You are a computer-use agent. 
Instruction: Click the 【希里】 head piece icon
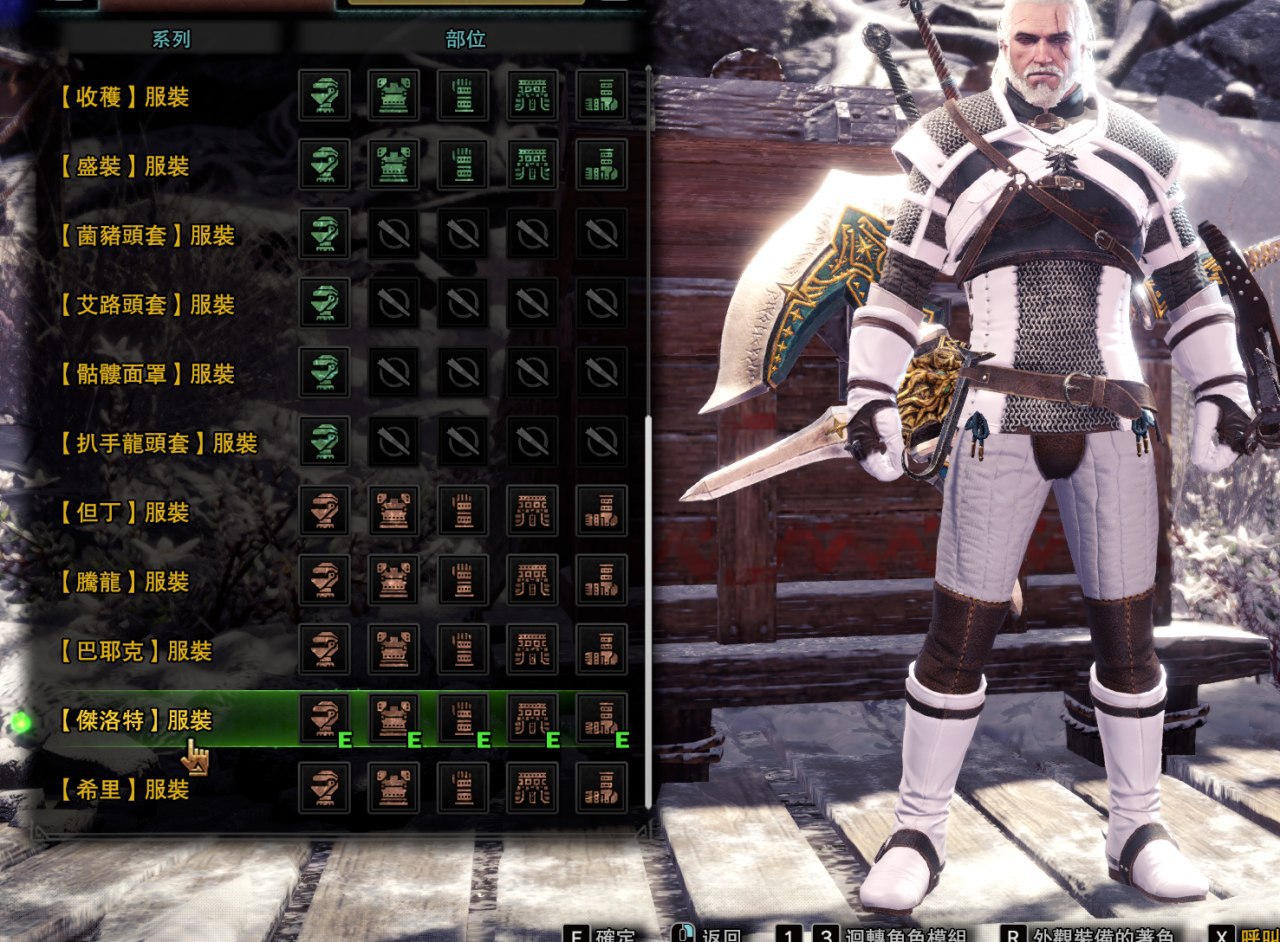[324, 788]
